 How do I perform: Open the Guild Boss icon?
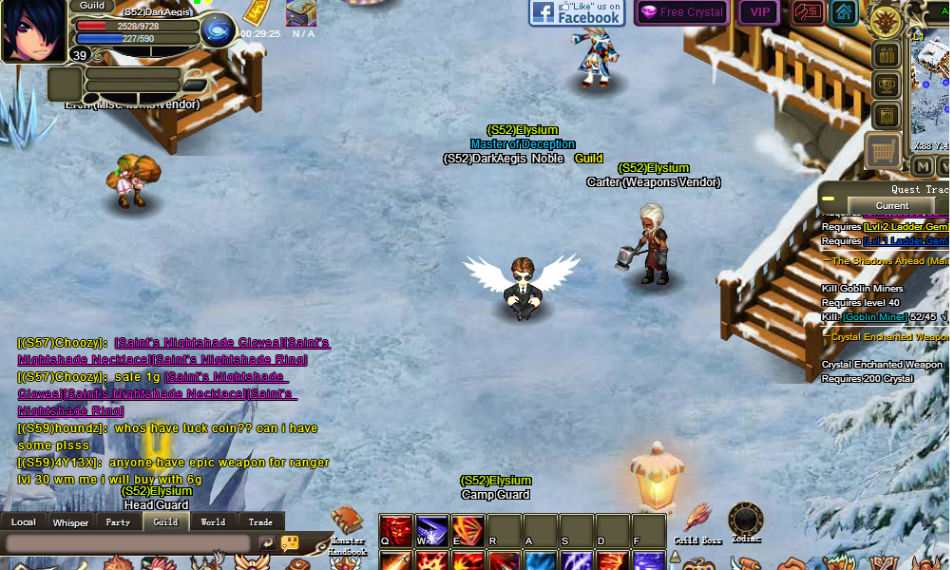(x=697, y=520)
